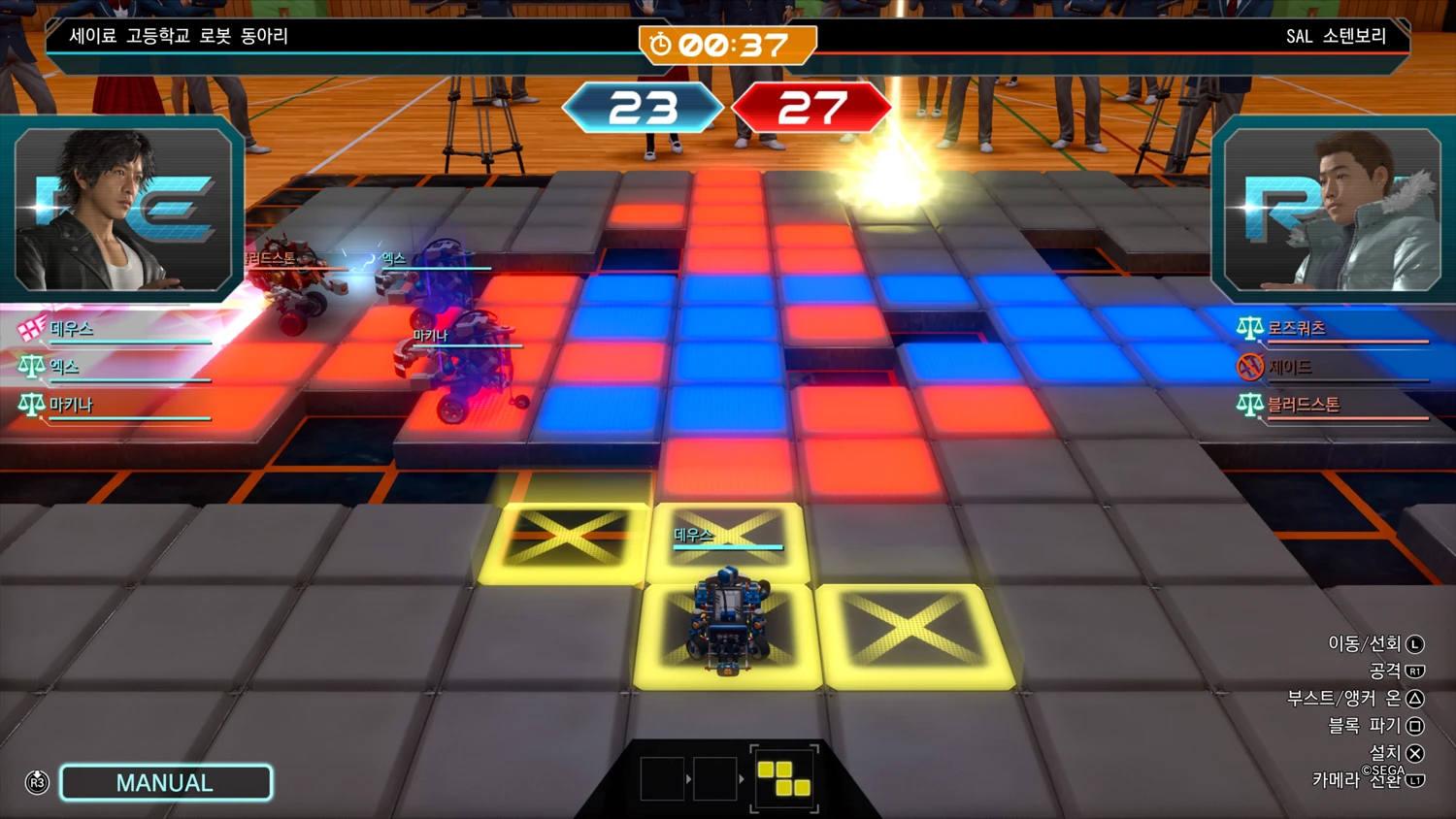Click the left team captain portrait
The height and width of the screenshot is (819, 1456).
tap(123, 210)
